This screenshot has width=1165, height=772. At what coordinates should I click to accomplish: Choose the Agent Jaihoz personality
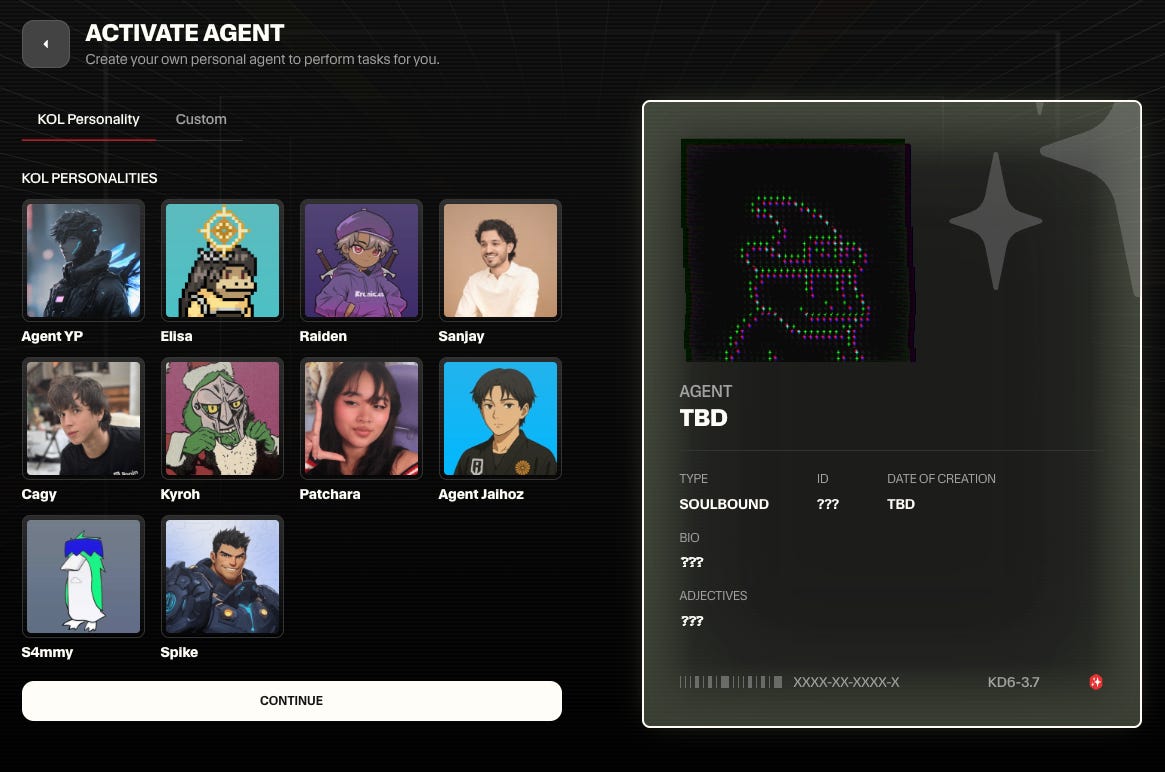coord(499,418)
